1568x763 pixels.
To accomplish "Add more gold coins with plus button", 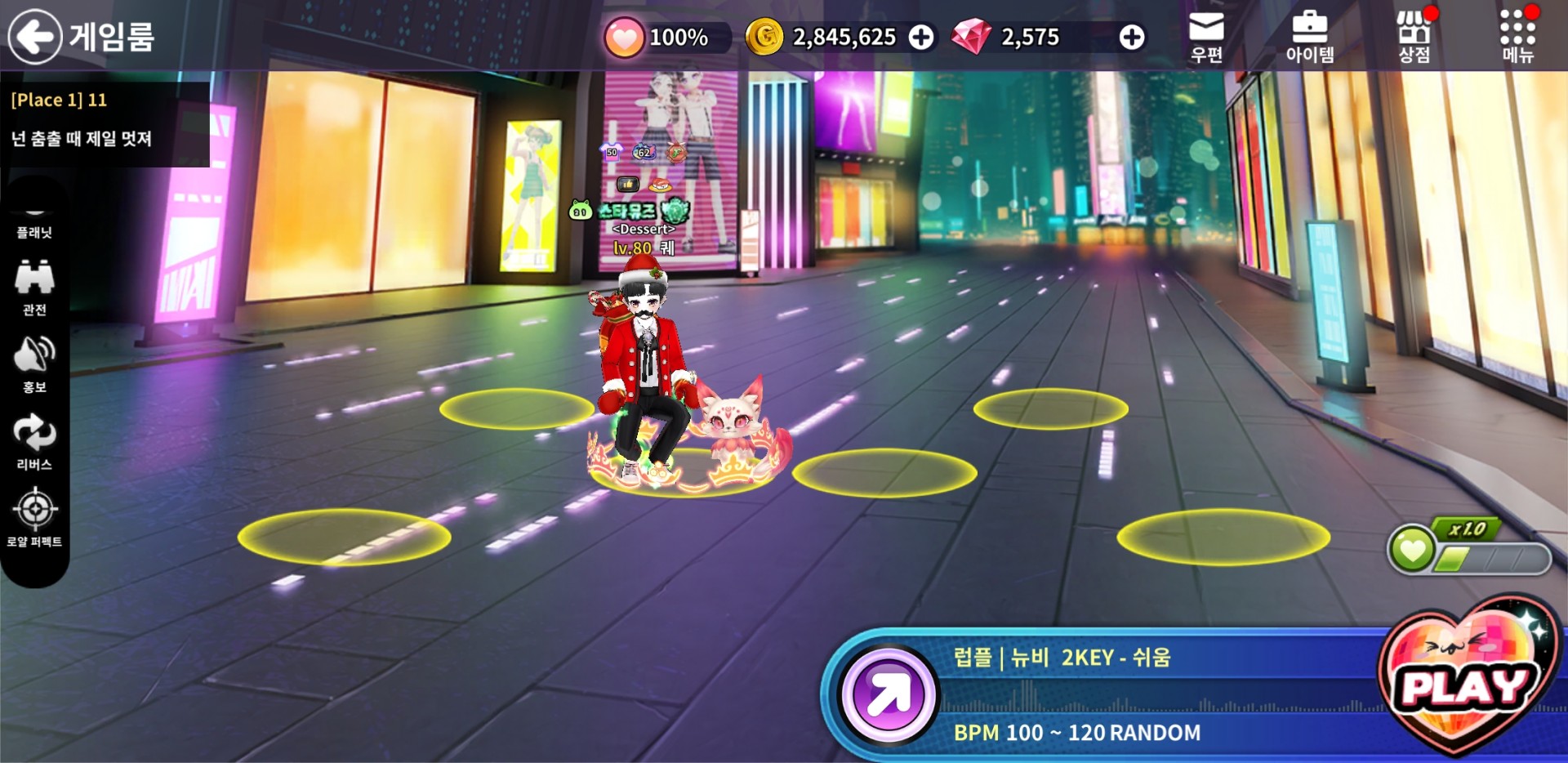I will click(921, 38).
